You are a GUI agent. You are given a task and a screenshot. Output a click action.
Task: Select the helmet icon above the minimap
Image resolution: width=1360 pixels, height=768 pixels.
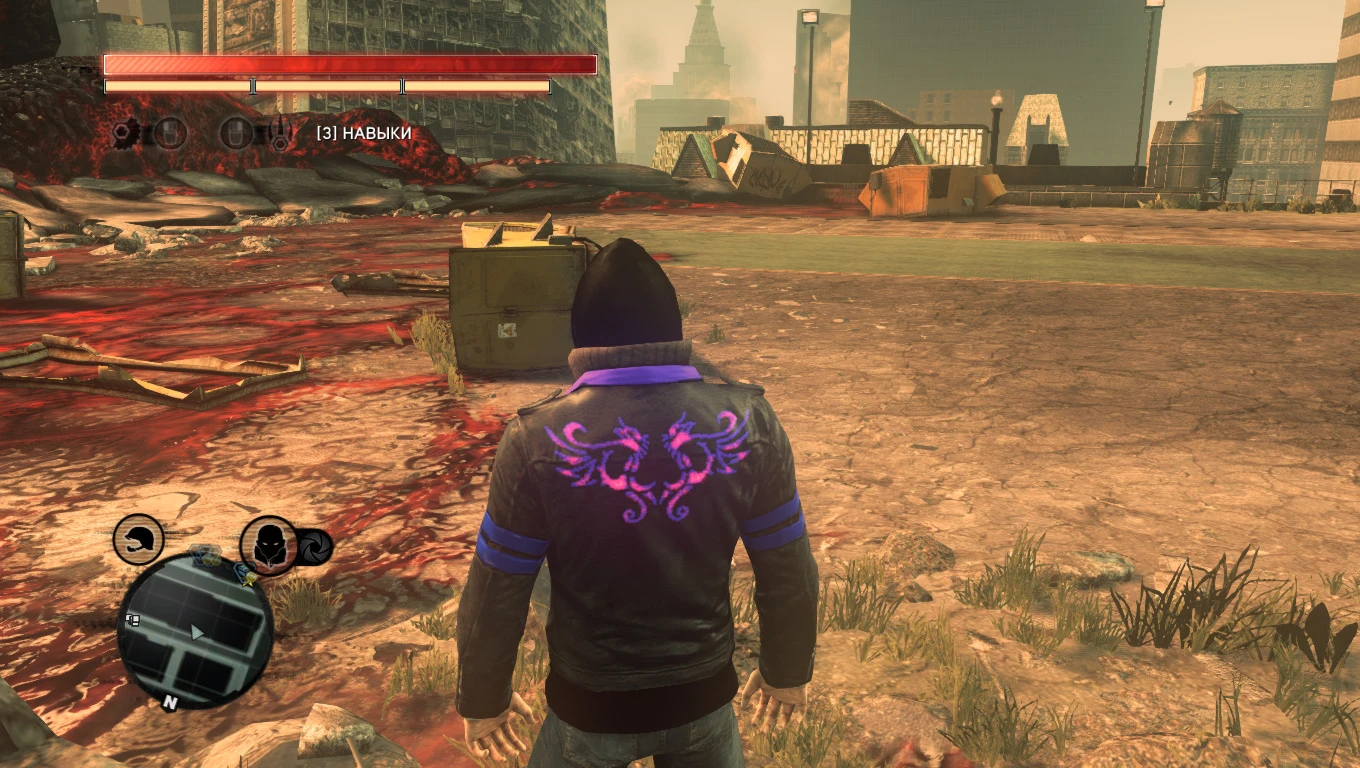(x=137, y=540)
